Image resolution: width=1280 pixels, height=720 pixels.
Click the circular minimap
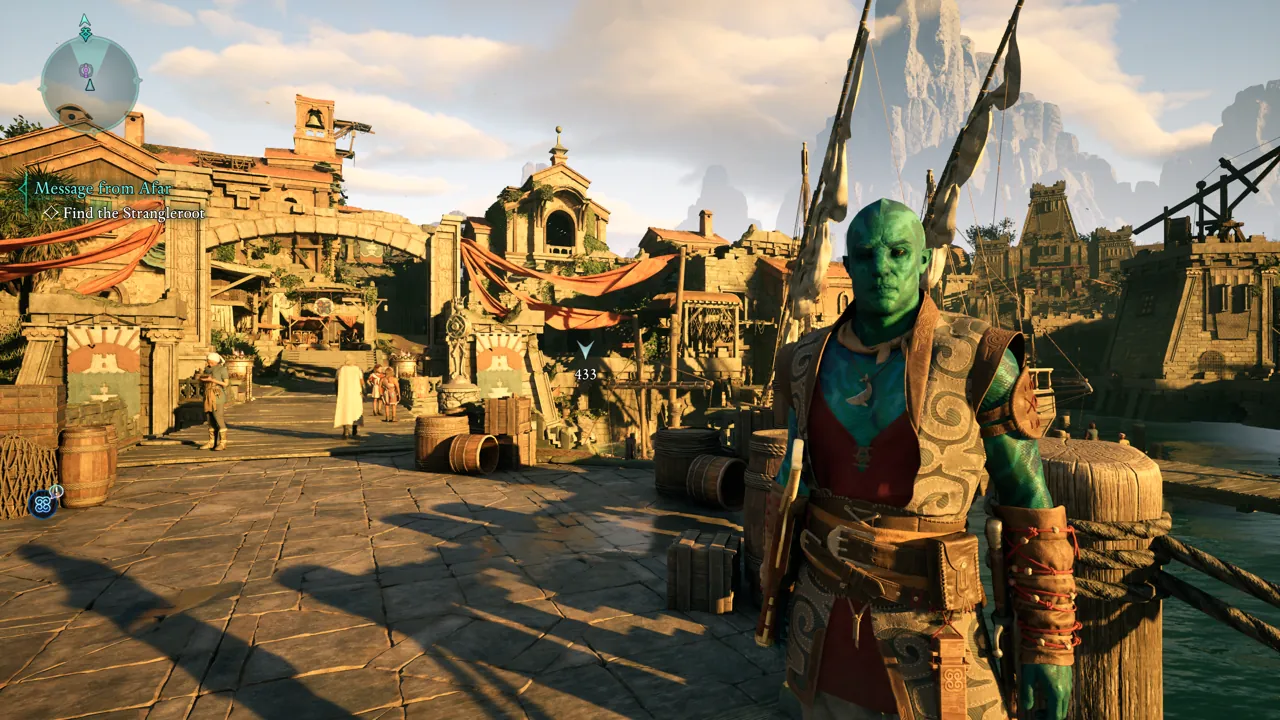(89, 82)
